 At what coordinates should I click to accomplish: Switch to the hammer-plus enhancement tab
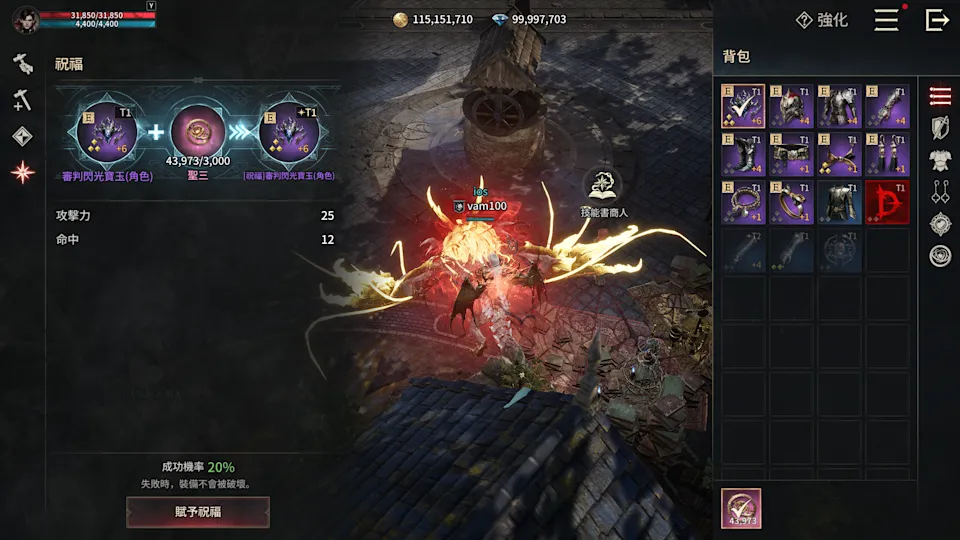(22, 100)
